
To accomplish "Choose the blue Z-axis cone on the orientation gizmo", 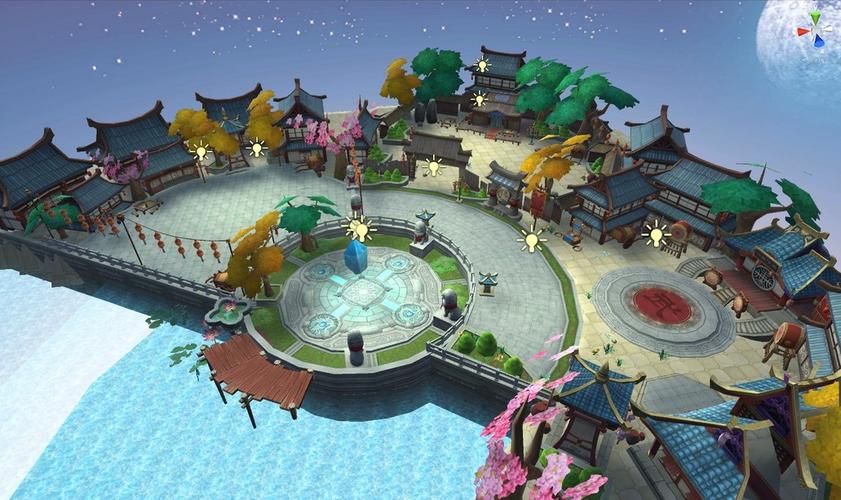I will (820, 42).
